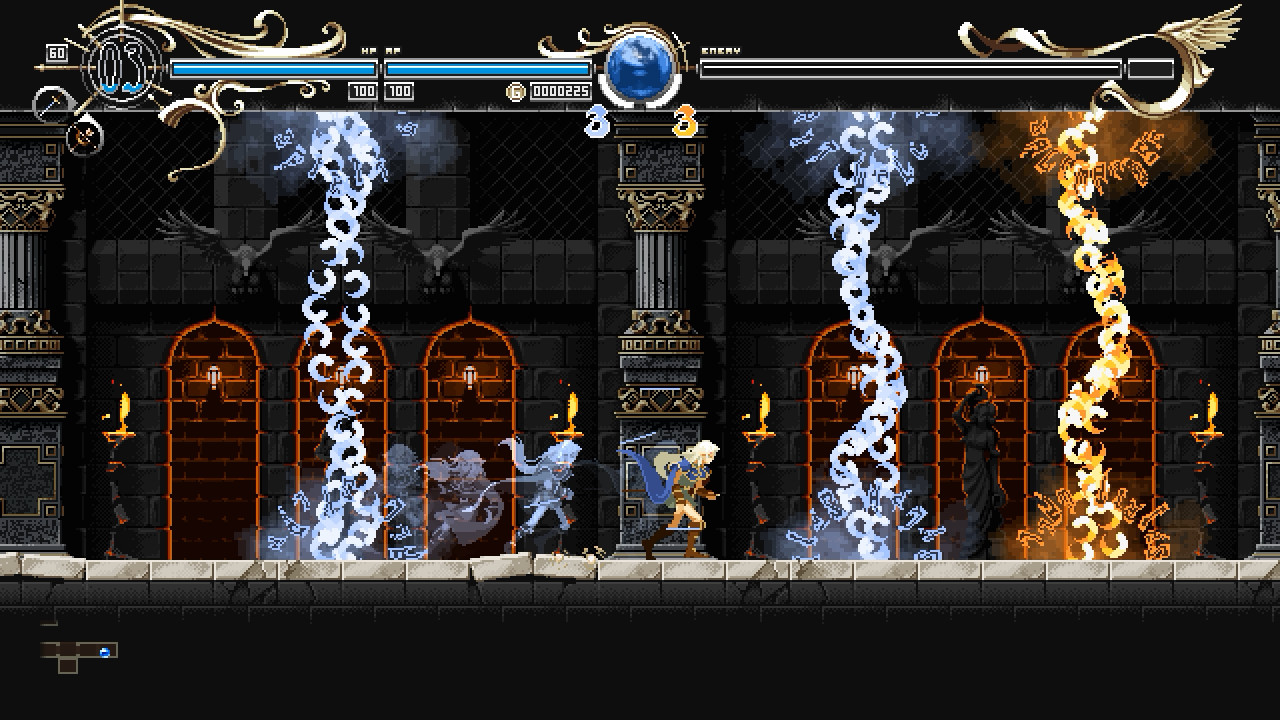Viewport: 1280px width, 720px height.
Task: Select the gold coin icon beside the money counter
Action: [x=515, y=90]
